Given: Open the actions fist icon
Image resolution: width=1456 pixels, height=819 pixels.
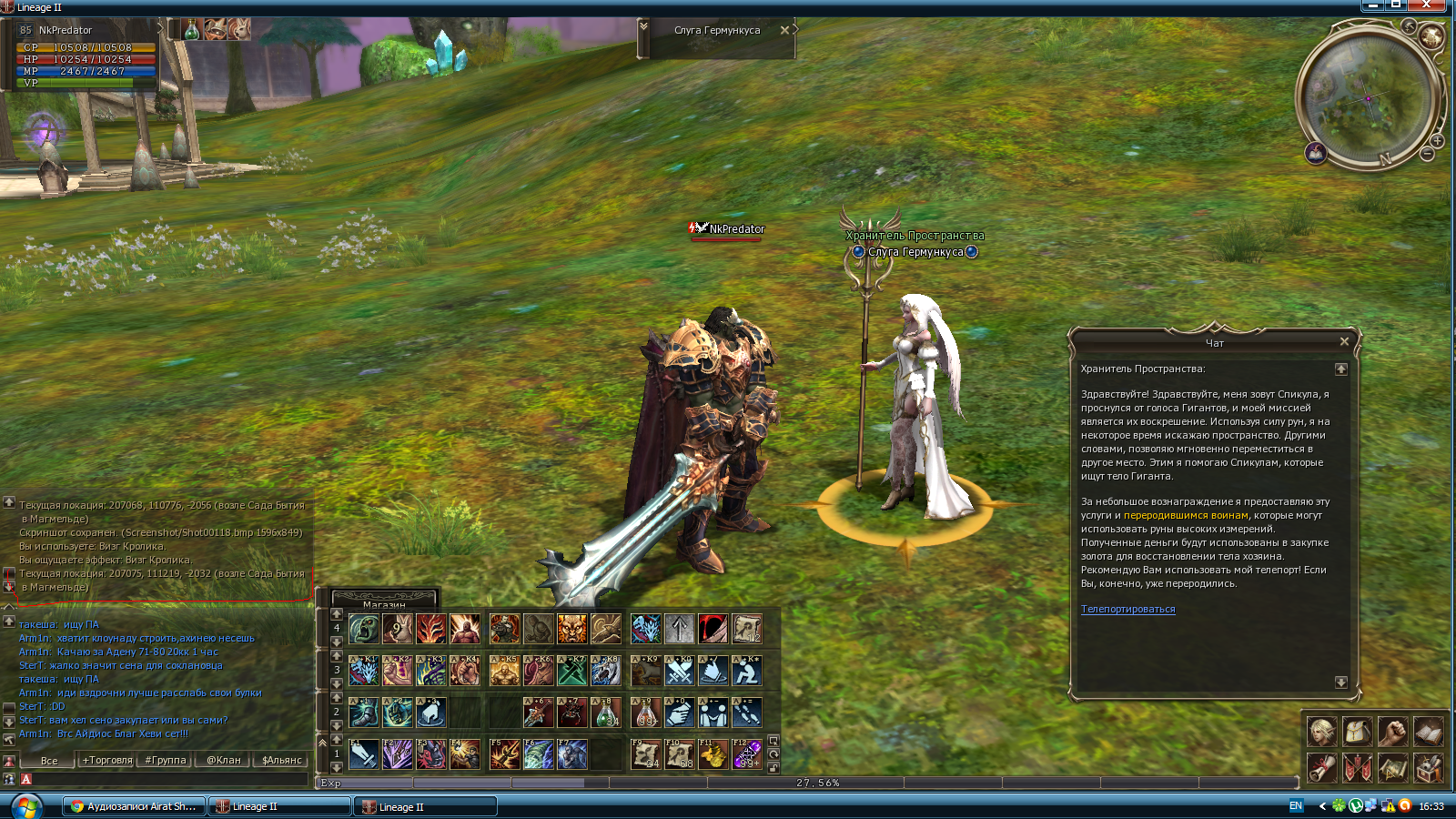Looking at the screenshot, I should pos(1392,730).
